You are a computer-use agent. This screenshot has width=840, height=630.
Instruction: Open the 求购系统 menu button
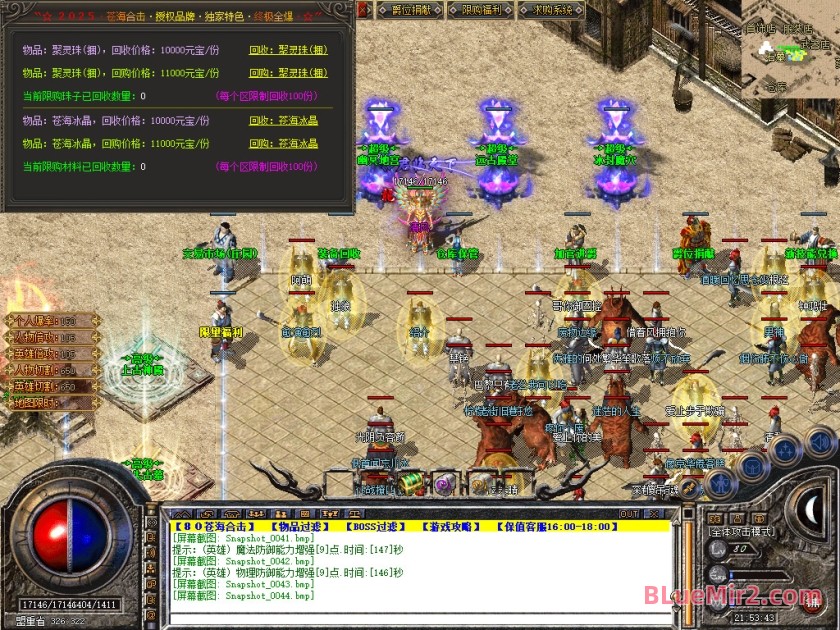552,10
